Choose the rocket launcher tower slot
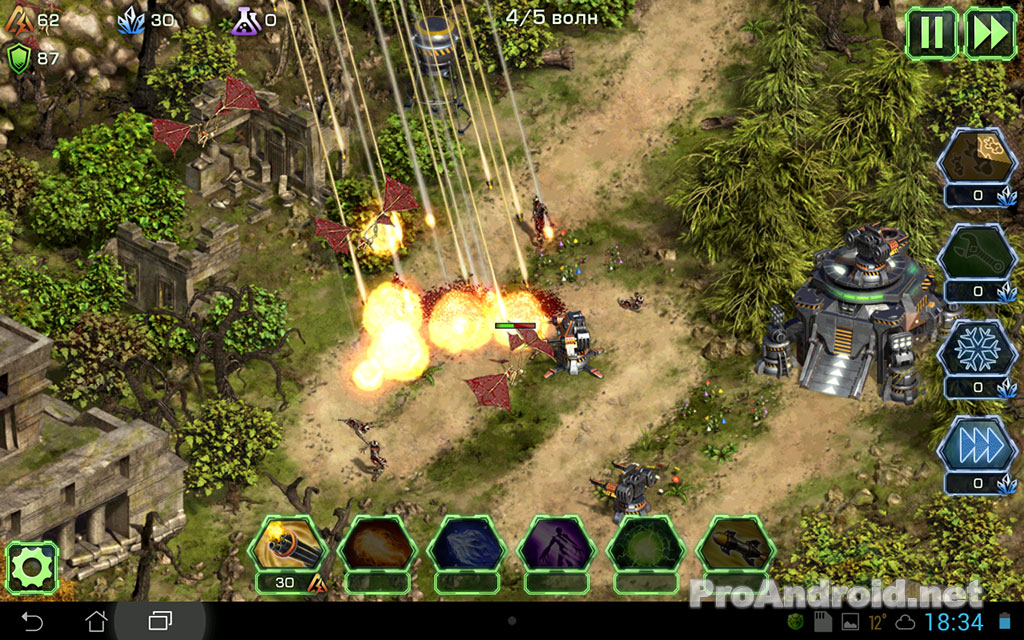The width and height of the screenshot is (1024, 640). tap(737, 545)
